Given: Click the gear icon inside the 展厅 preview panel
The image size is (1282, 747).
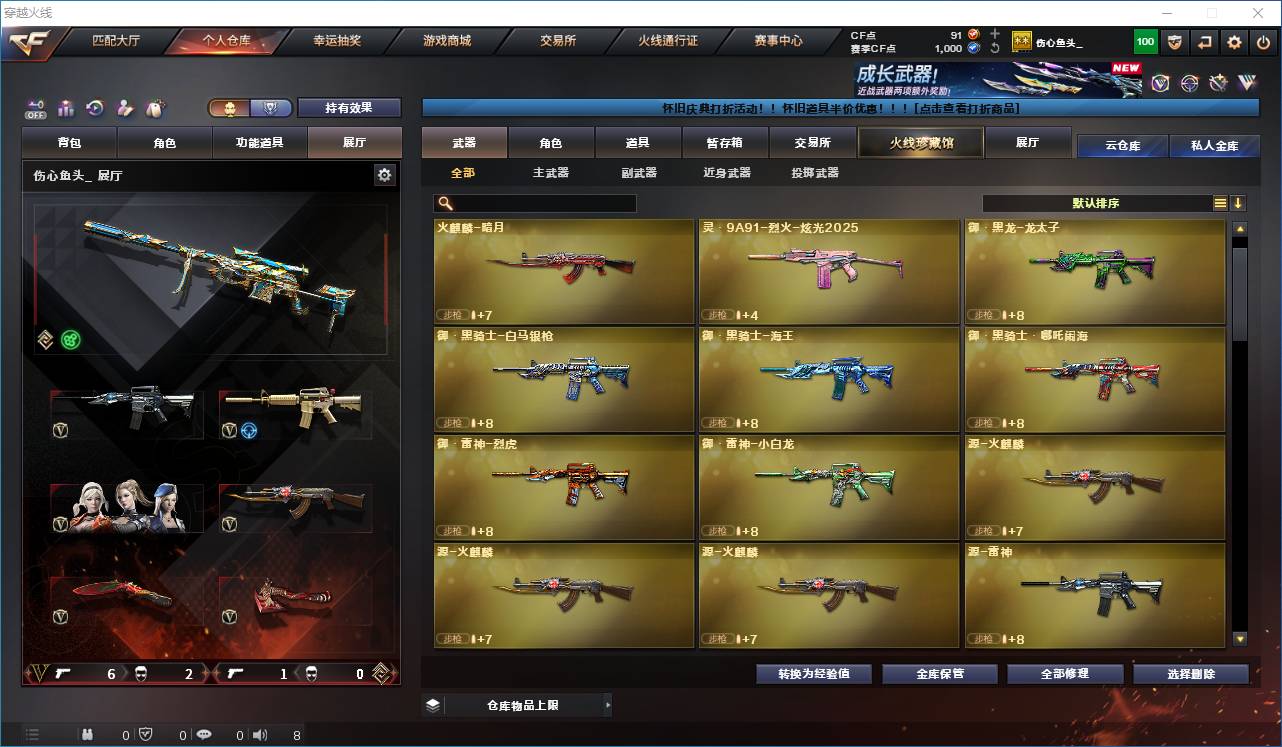Looking at the screenshot, I should (x=385, y=174).
